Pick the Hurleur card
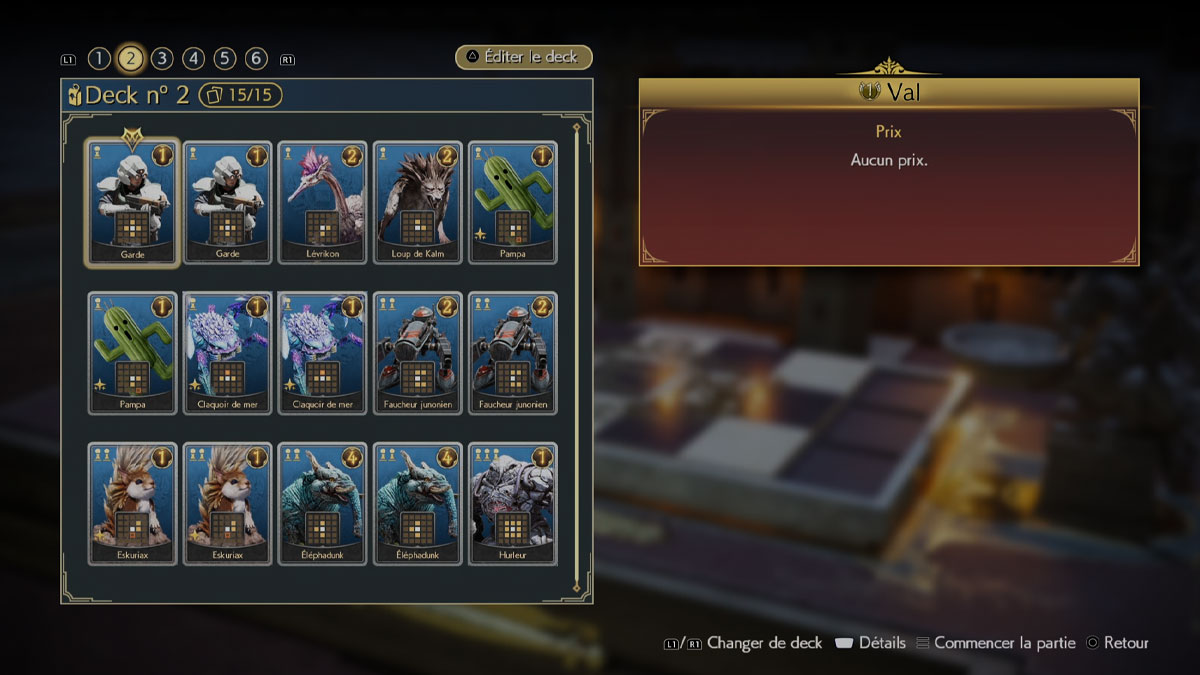Viewport: 1200px width, 675px height. pos(513,503)
